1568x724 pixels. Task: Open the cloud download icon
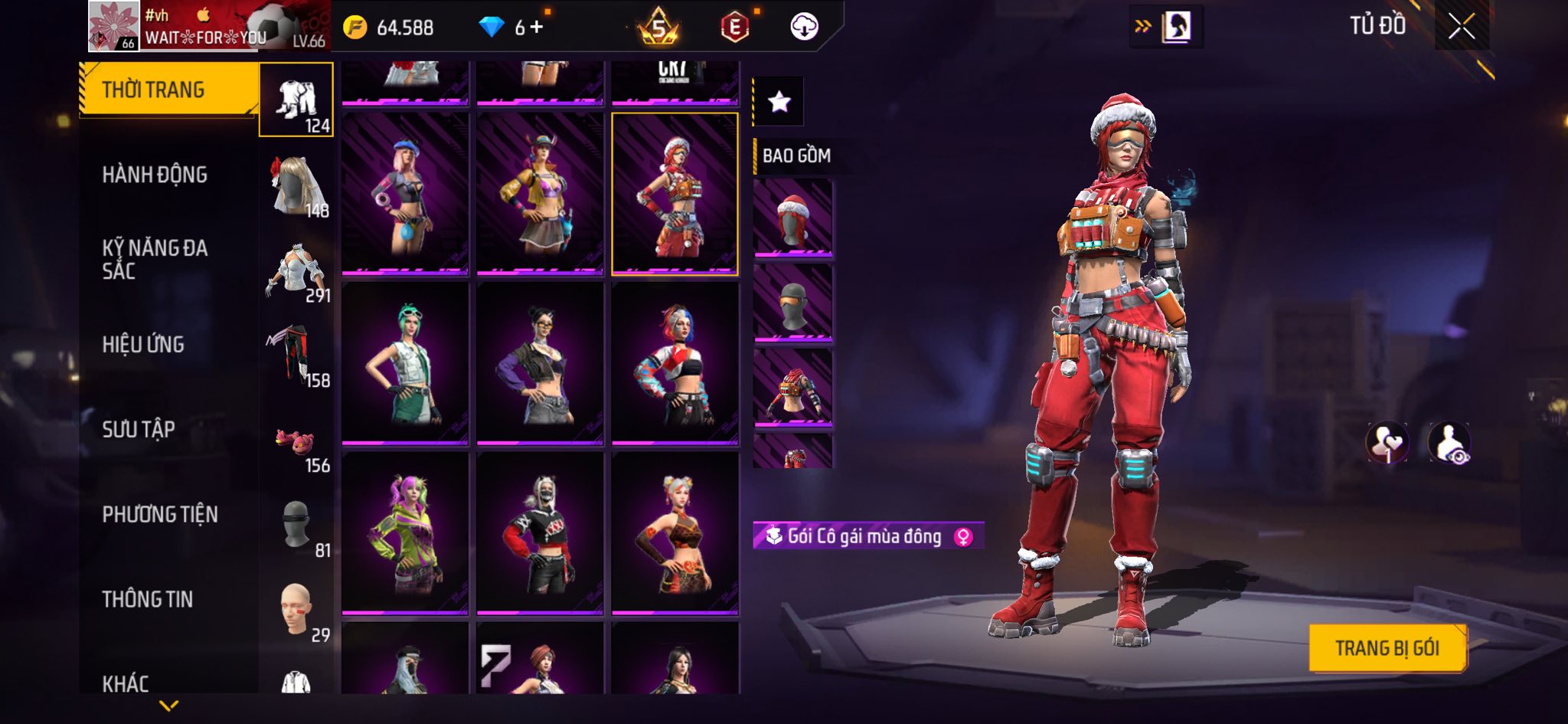point(804,28)
